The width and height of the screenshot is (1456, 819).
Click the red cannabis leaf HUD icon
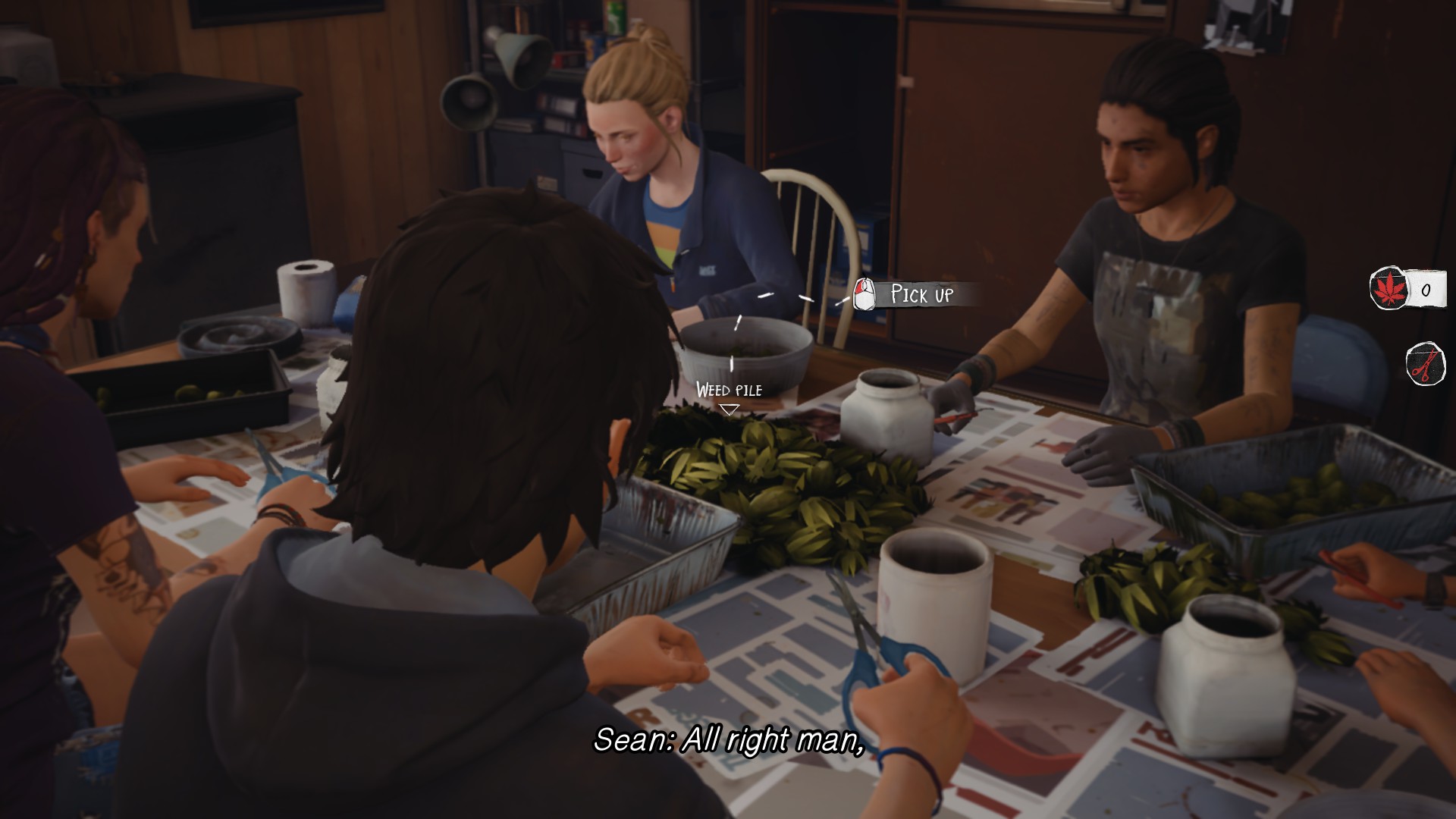pos(1389,289)
